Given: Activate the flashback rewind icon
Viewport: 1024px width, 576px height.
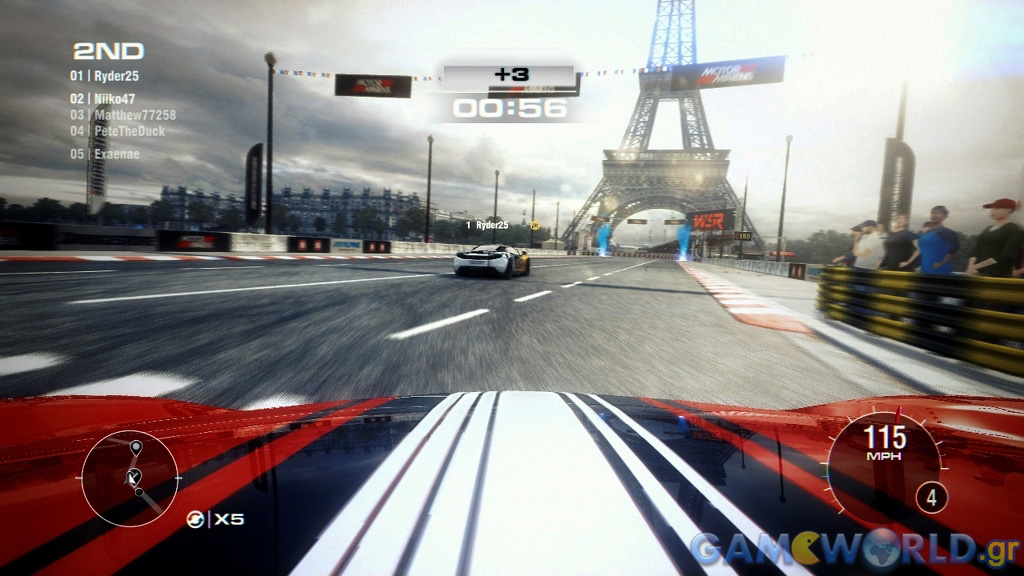Looking at the screenshot, I should click(197, 519).
